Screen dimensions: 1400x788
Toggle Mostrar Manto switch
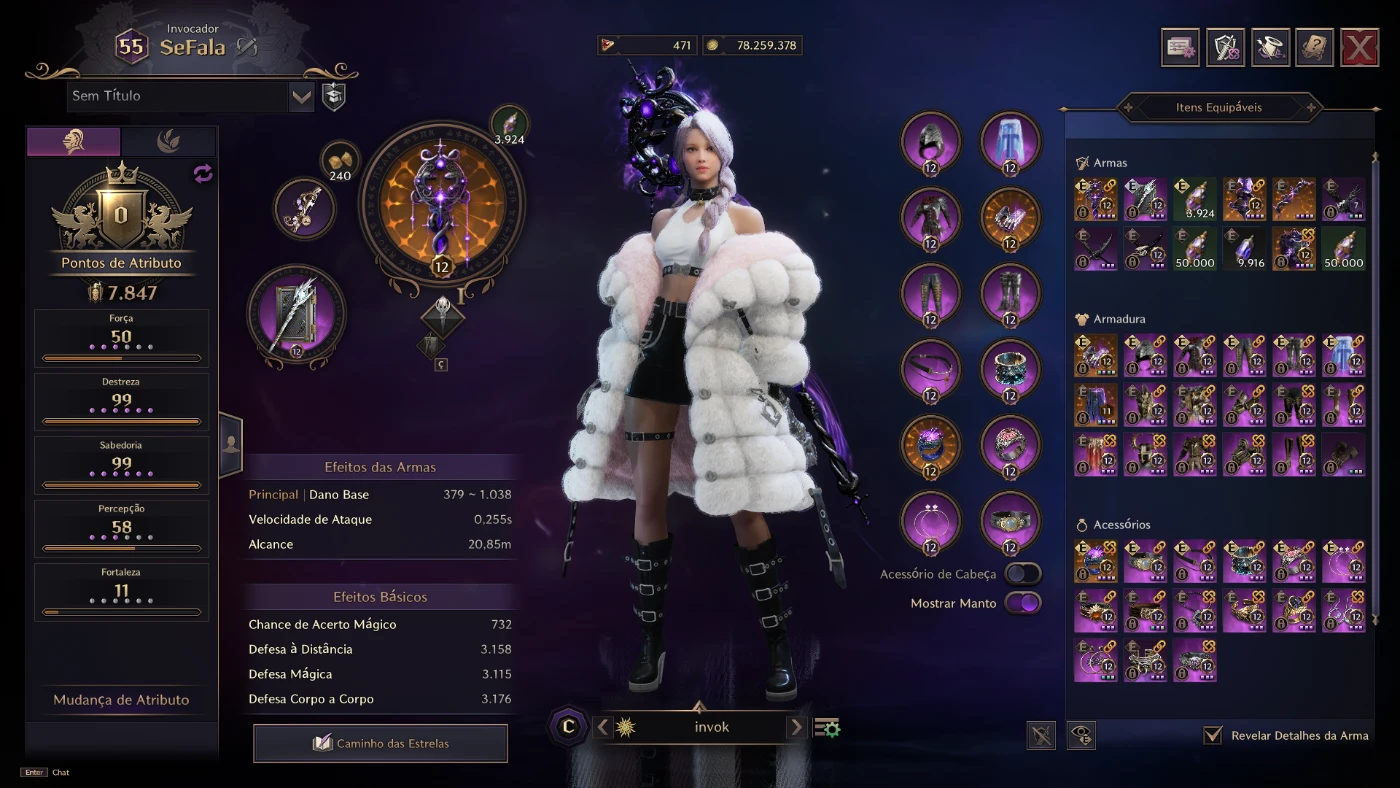click(1022, 603)
